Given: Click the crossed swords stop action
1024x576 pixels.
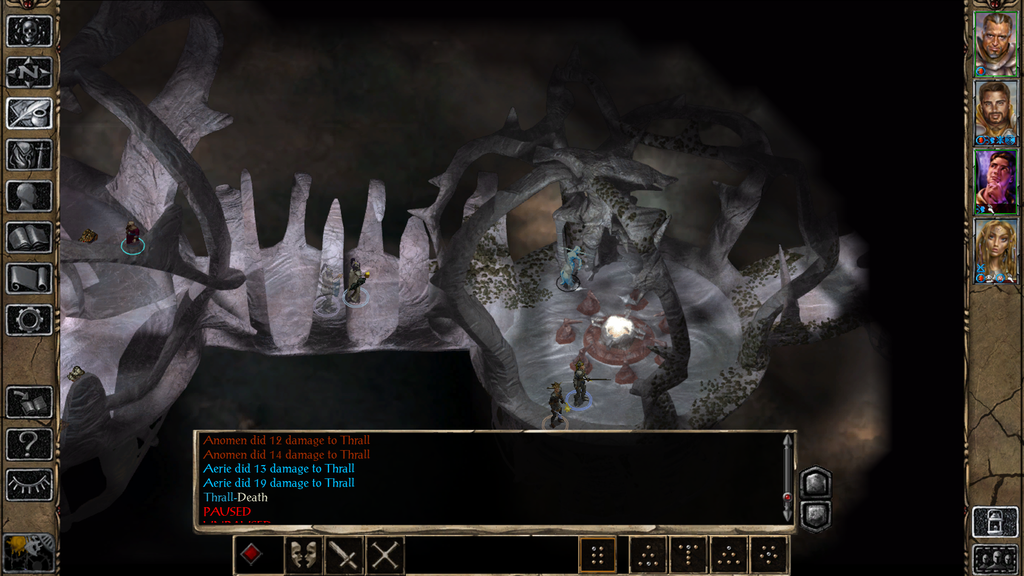Looking at the screenshot, I should [x=386, y=555].
